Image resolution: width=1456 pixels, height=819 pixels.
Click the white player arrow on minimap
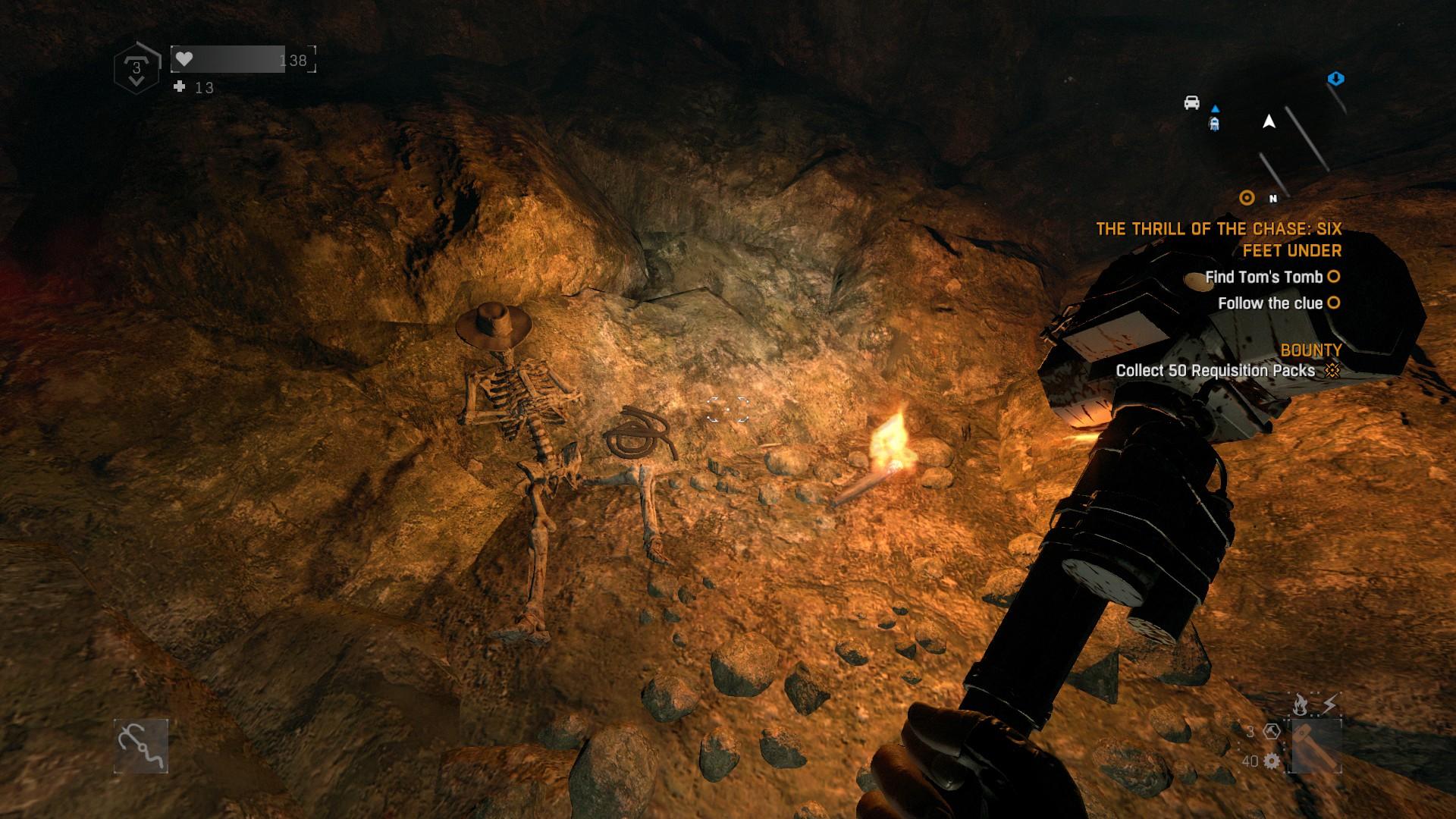(x=1269, y=121)
